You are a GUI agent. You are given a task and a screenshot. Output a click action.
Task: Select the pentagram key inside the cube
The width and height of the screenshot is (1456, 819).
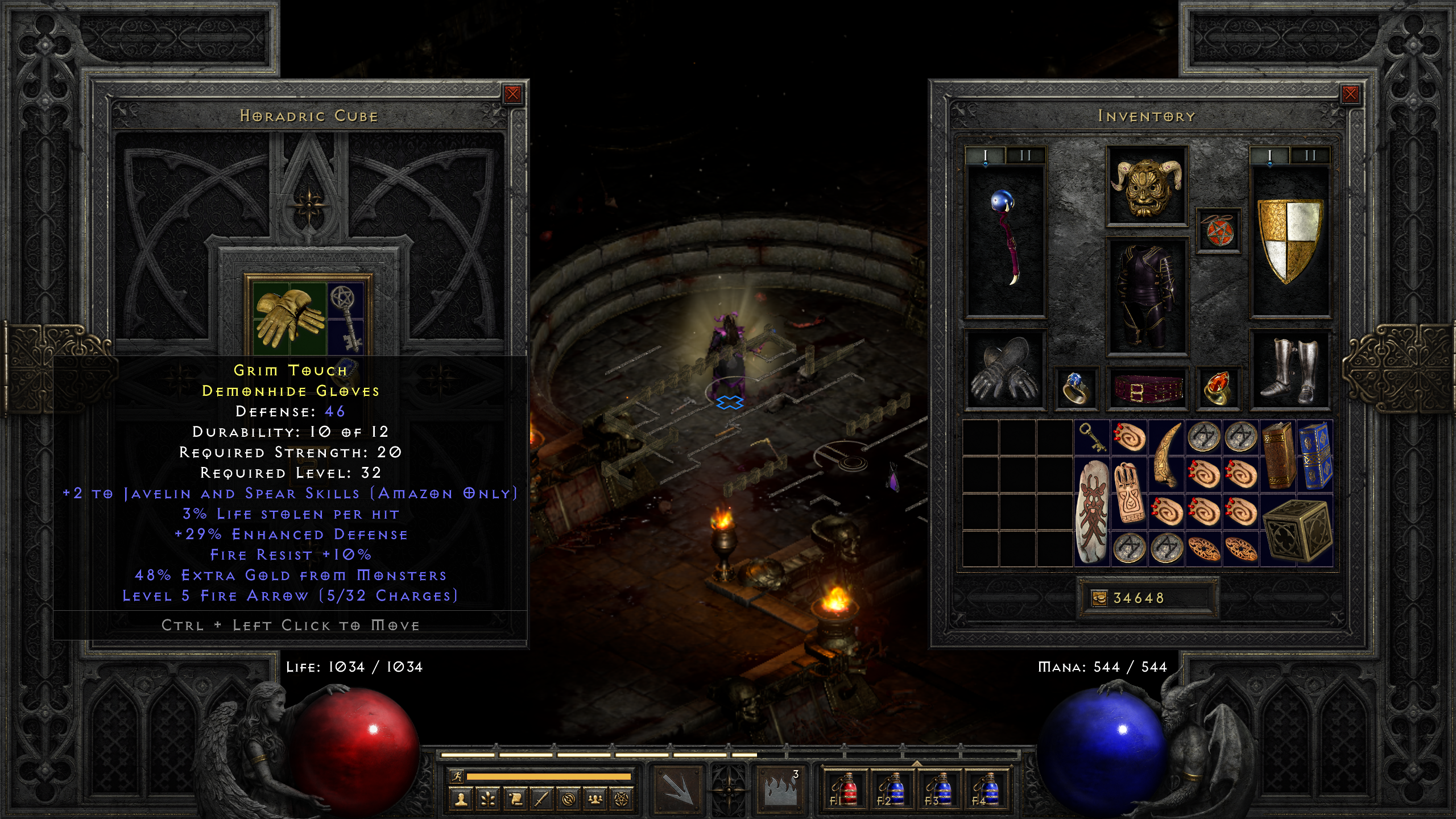[x=346, y=318]
